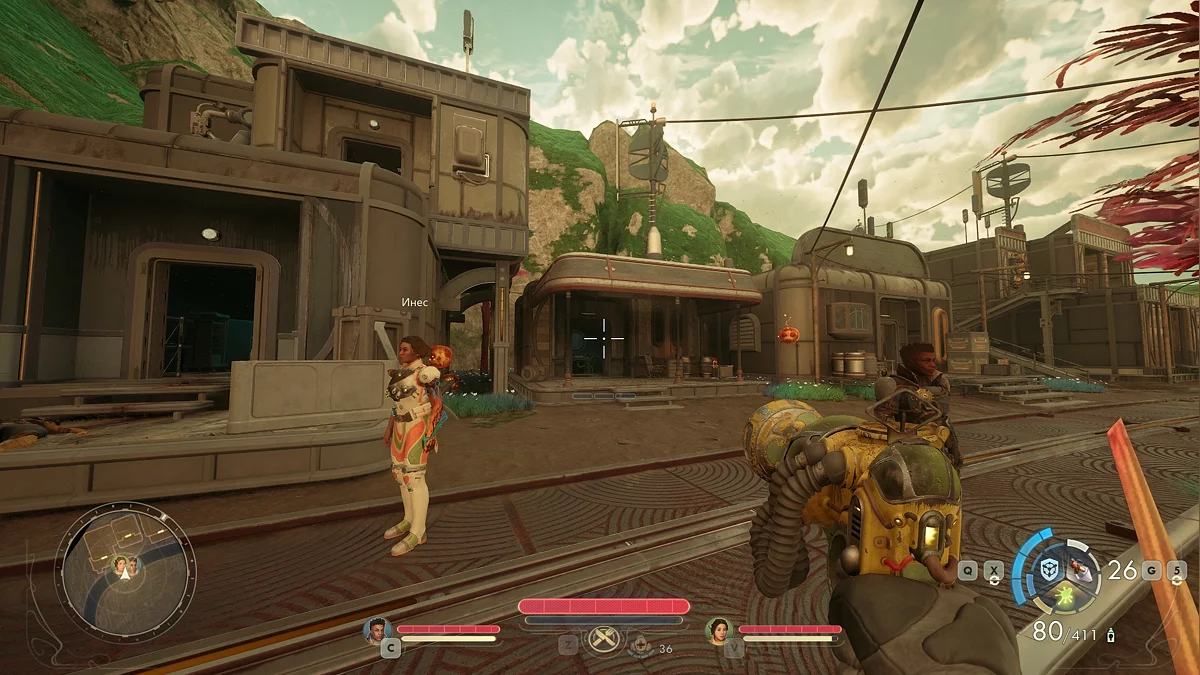Click the crossed fork and knife icon
The width and height of the screenshot is (1200, 675).
pos(603,640)
